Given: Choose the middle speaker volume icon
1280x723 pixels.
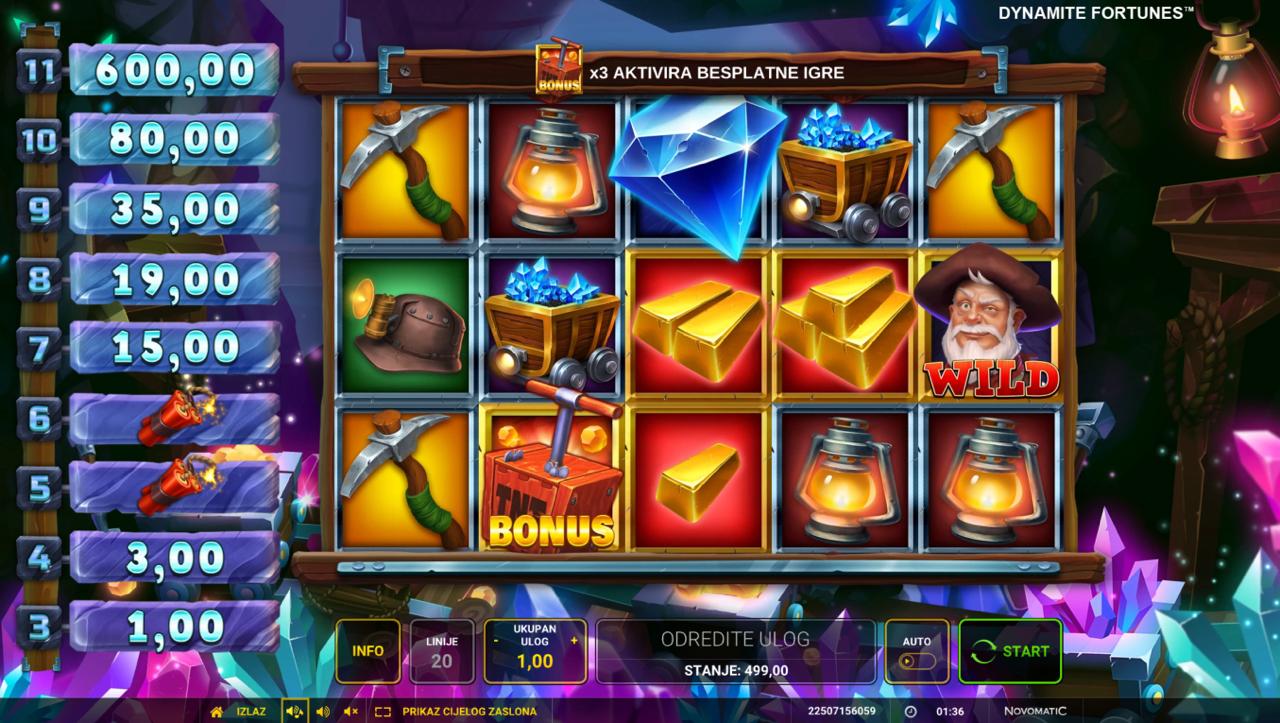Looking at the screenshot, I should [322, 712].
